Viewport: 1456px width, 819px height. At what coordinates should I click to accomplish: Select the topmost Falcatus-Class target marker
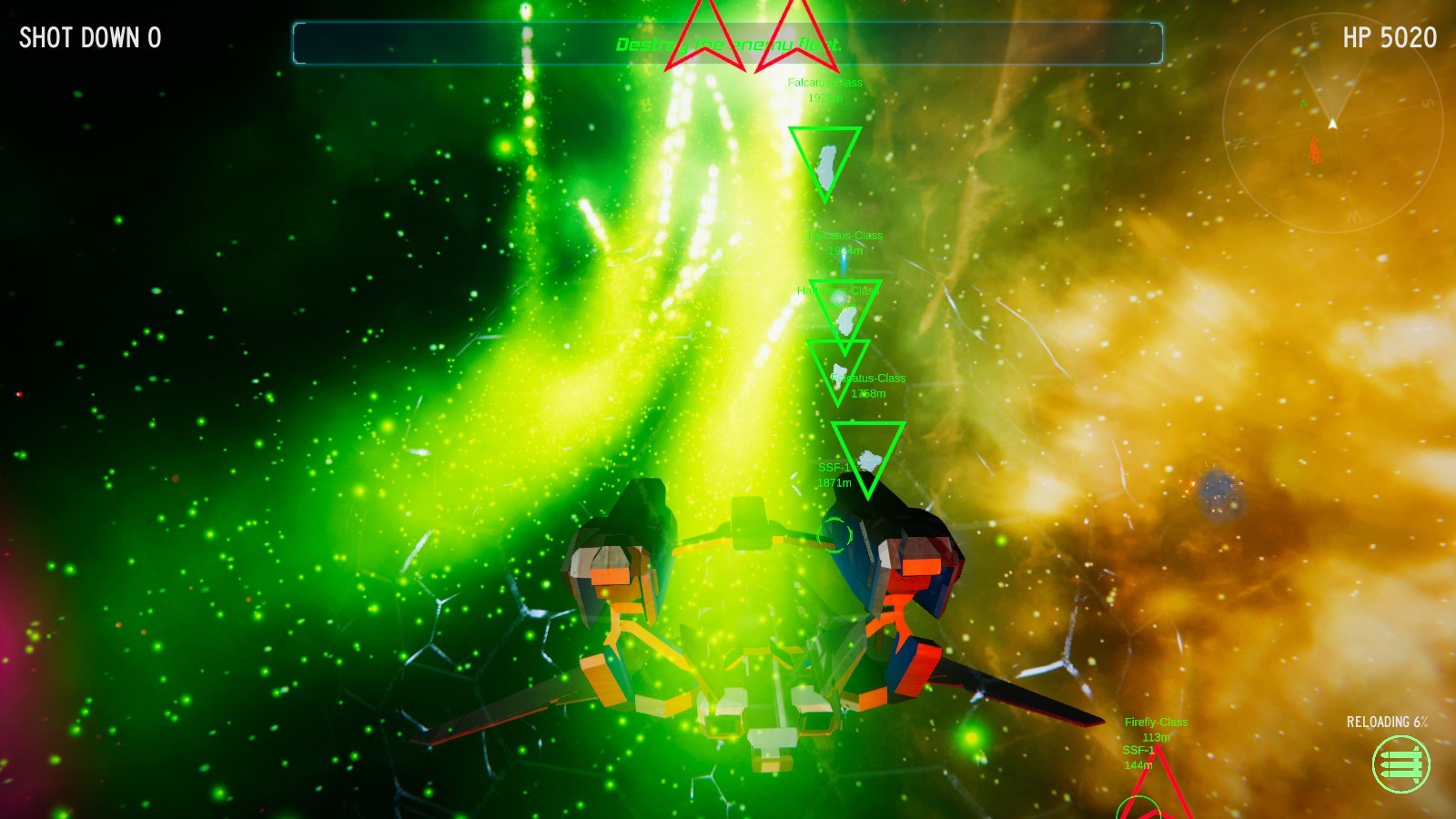824,164
